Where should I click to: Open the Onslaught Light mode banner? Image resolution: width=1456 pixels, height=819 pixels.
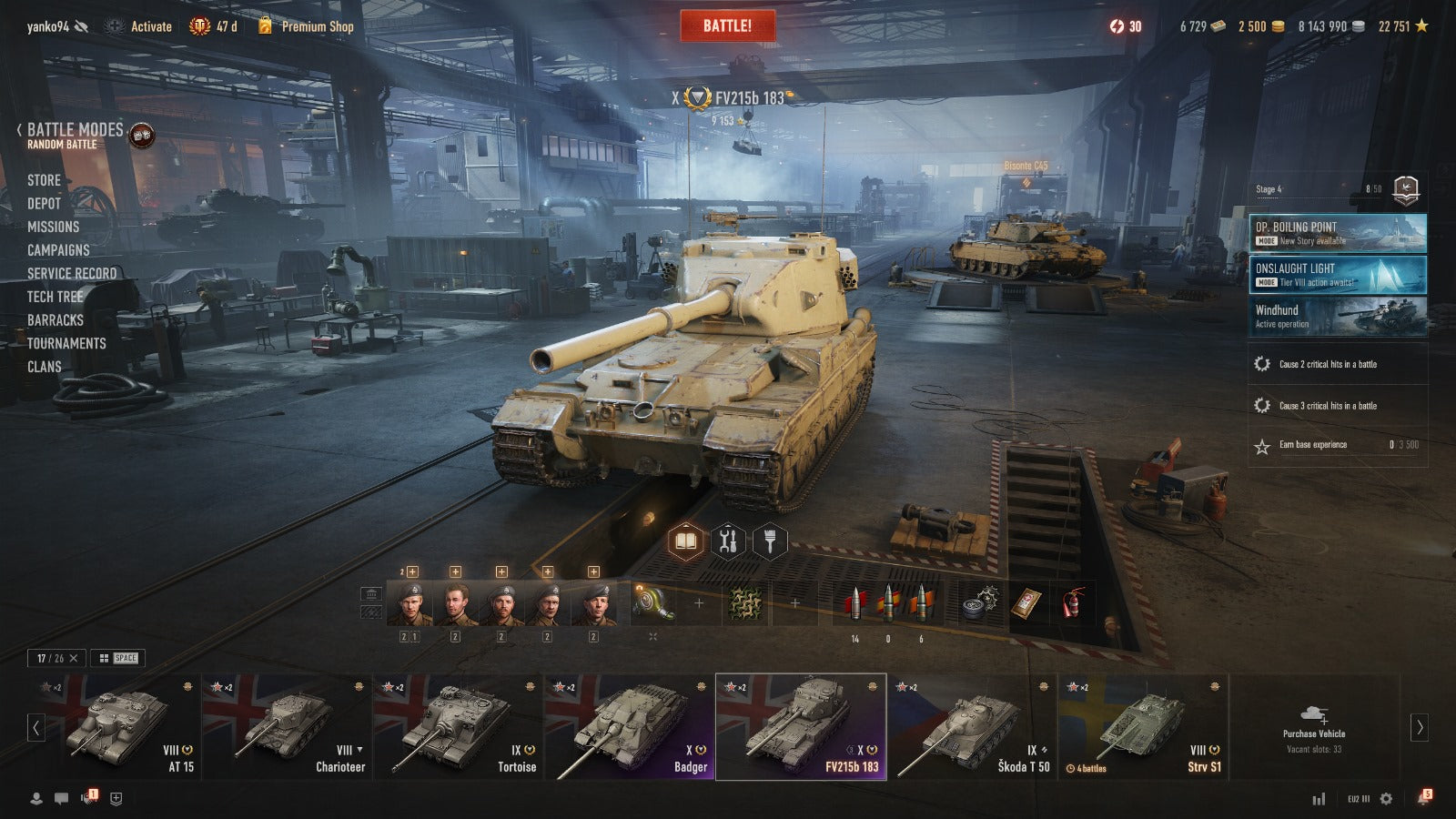click(1337, 275)
